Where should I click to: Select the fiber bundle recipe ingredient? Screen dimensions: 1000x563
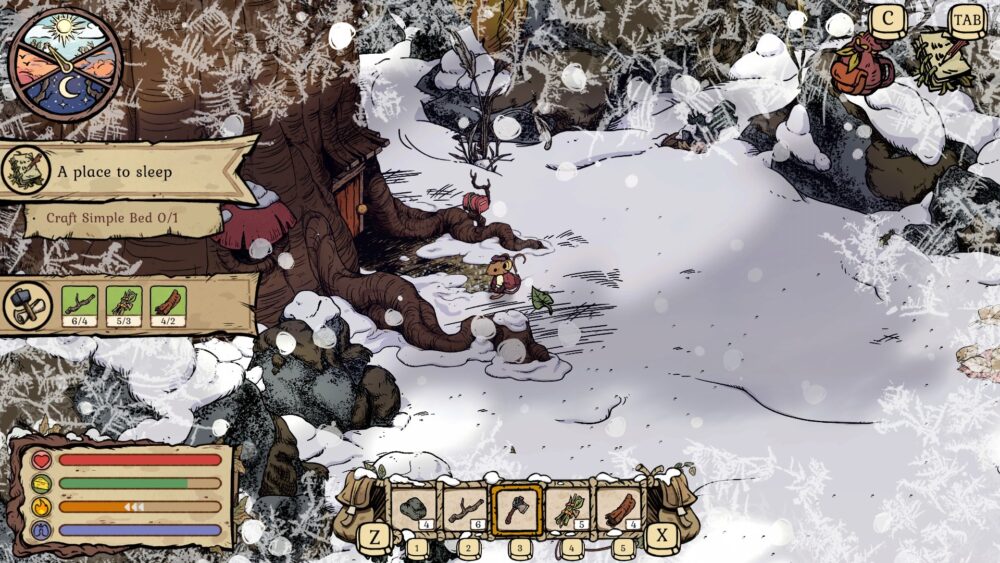[x=124, y=304]
